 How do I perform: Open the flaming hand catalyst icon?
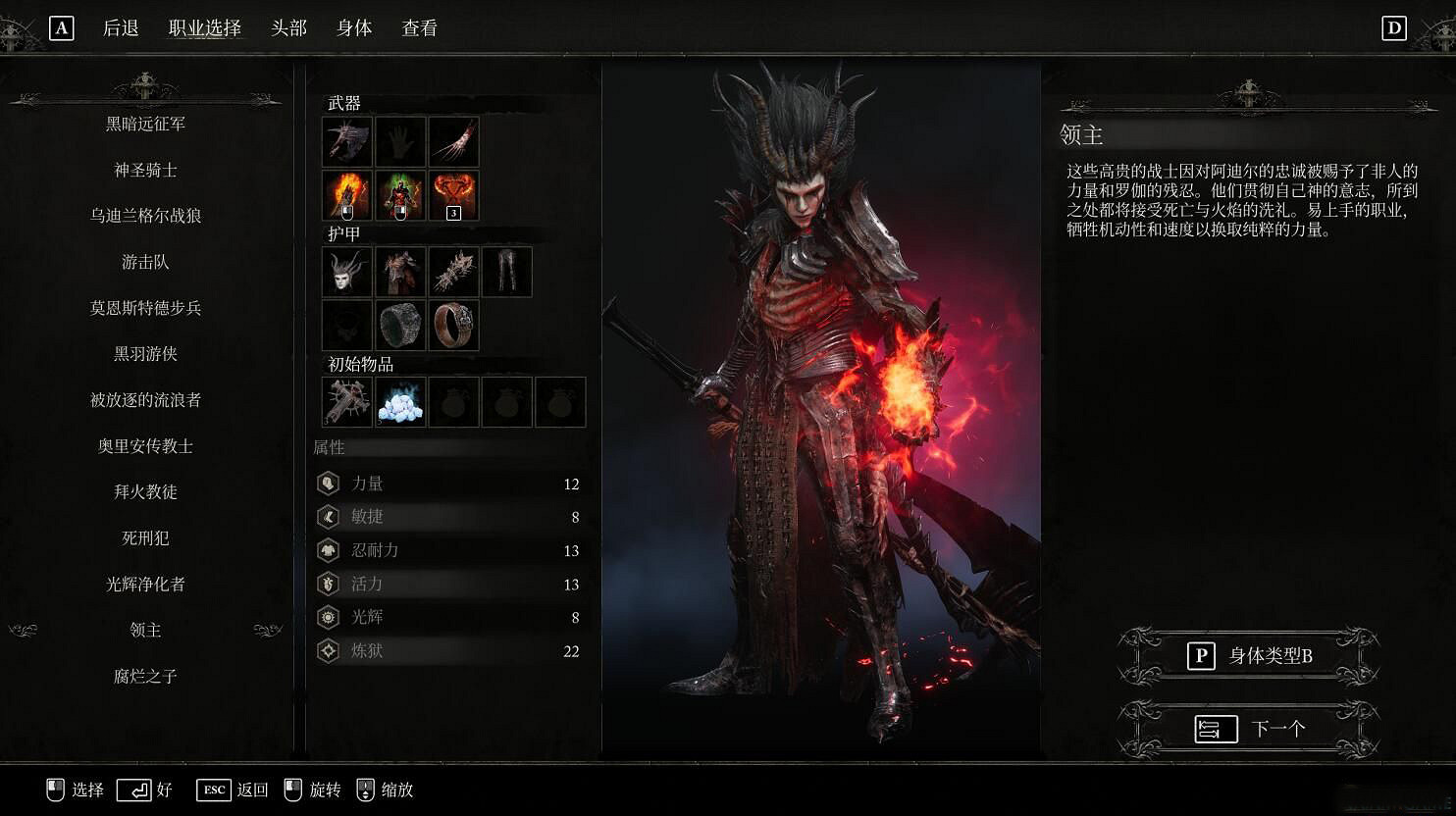click(x=346, y=195)
